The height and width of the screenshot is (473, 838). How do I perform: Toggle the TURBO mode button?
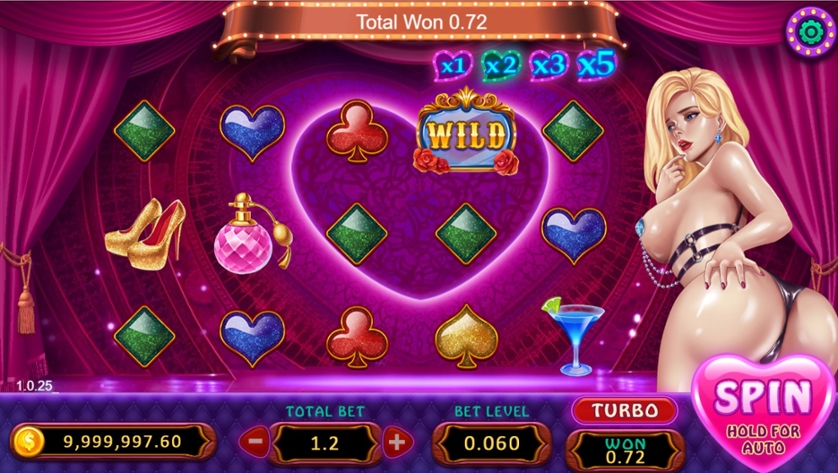pos(624,410)
